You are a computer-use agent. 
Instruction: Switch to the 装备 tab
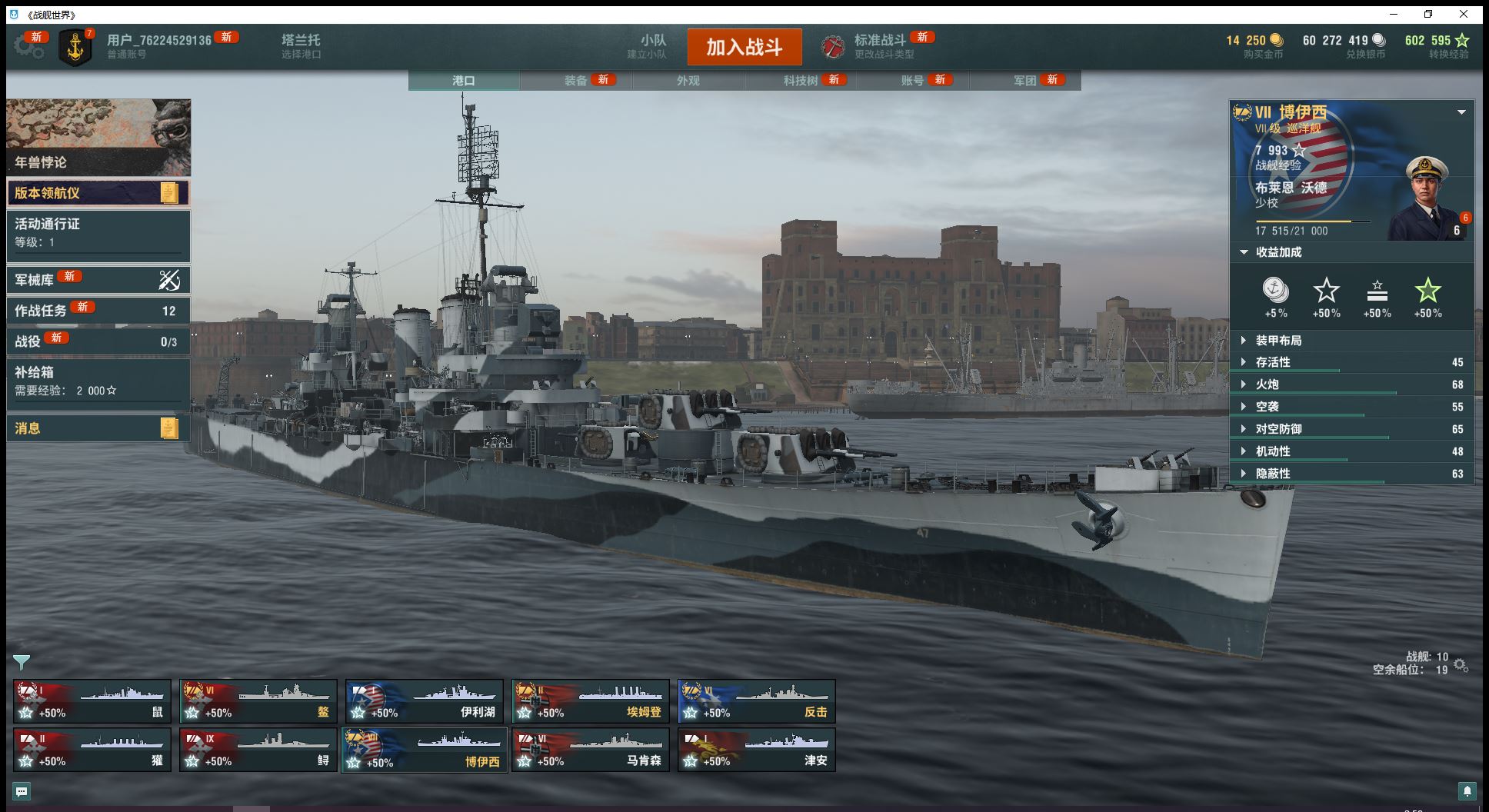tap(576, 81)
